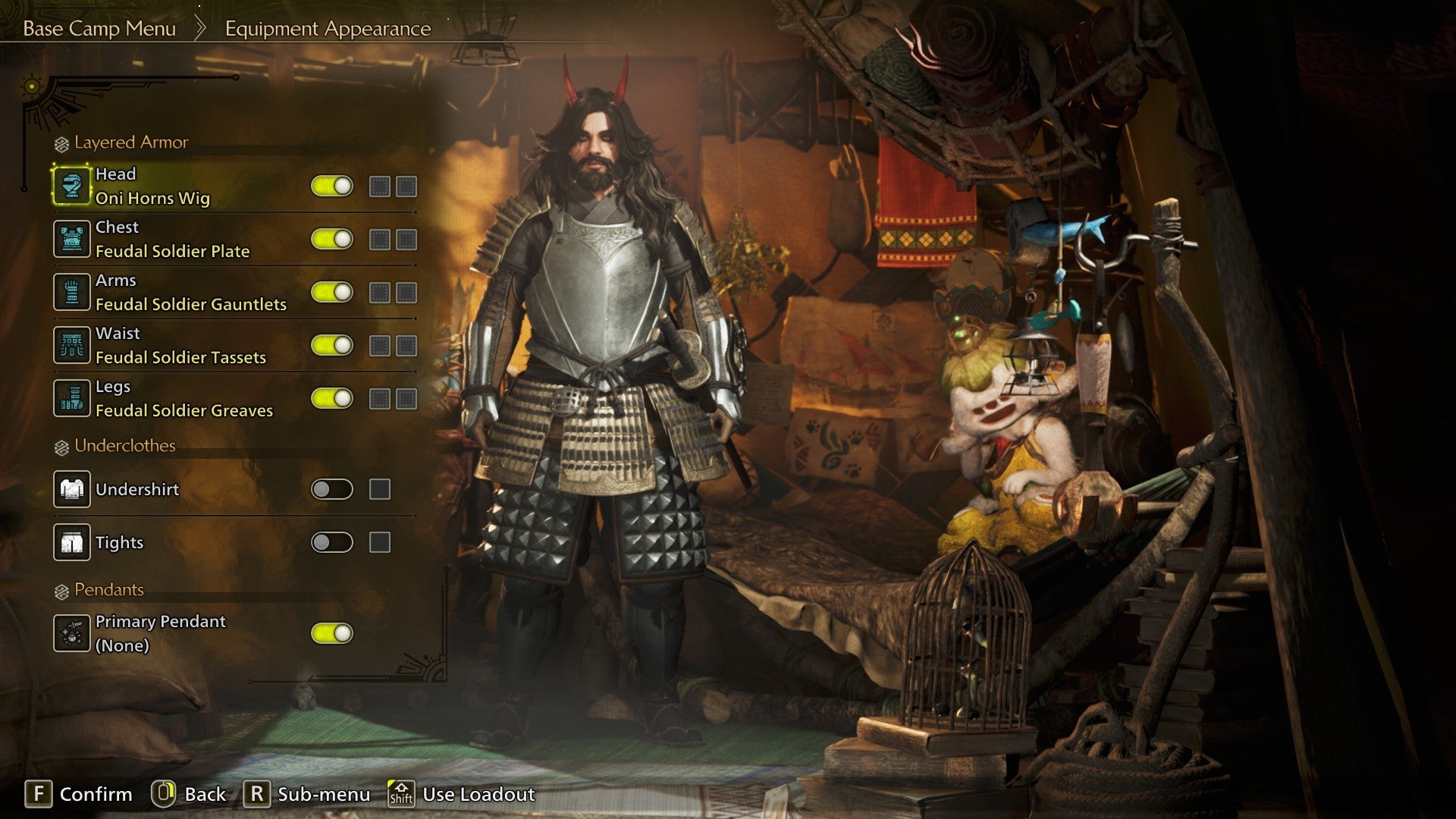Select the Equipment Appearance breadcrumb

coord(326,30)
